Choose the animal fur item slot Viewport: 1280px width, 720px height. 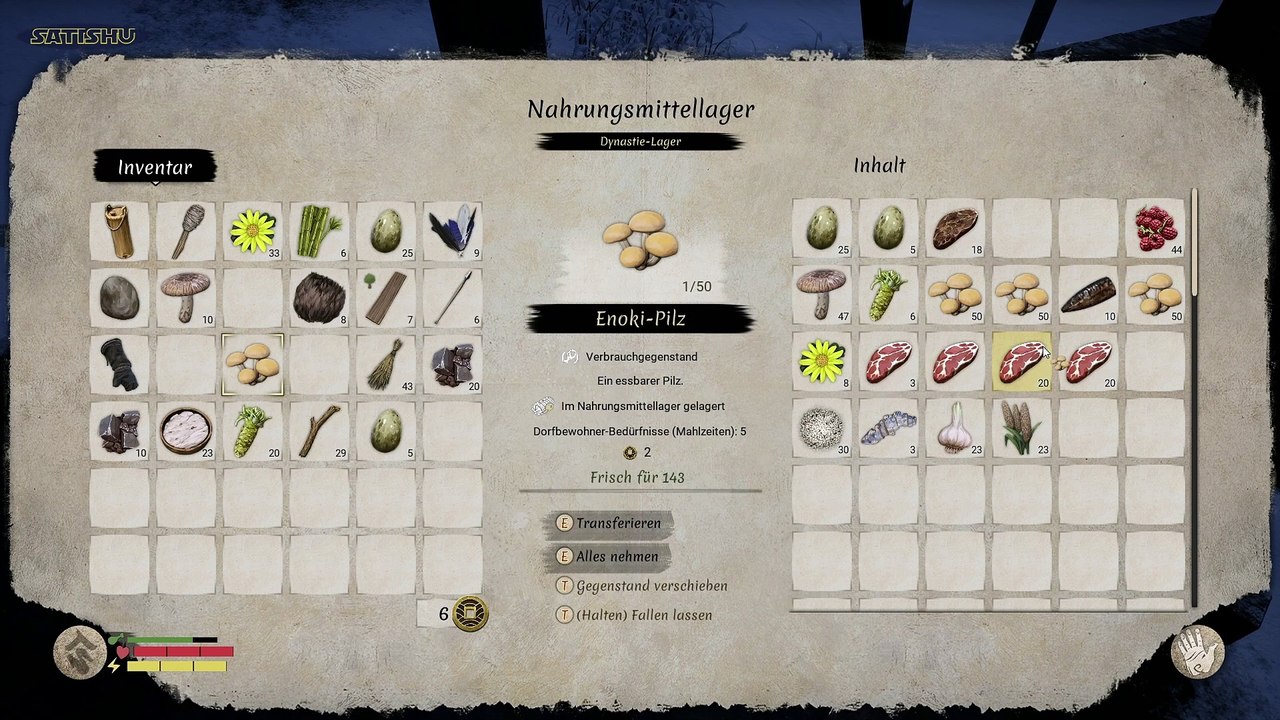coord(319,297)
